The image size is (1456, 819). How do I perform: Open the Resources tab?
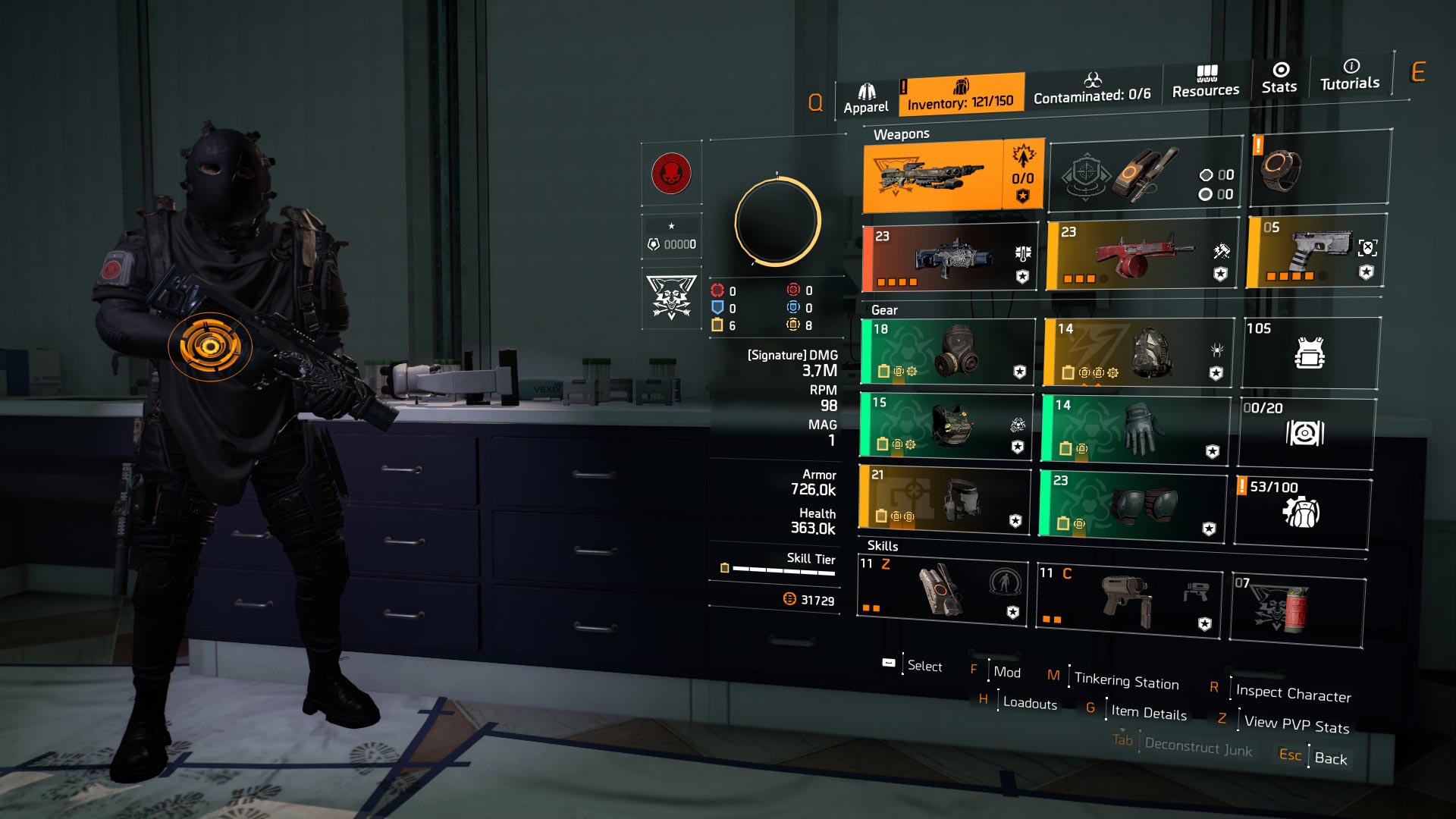point(1205,82)
